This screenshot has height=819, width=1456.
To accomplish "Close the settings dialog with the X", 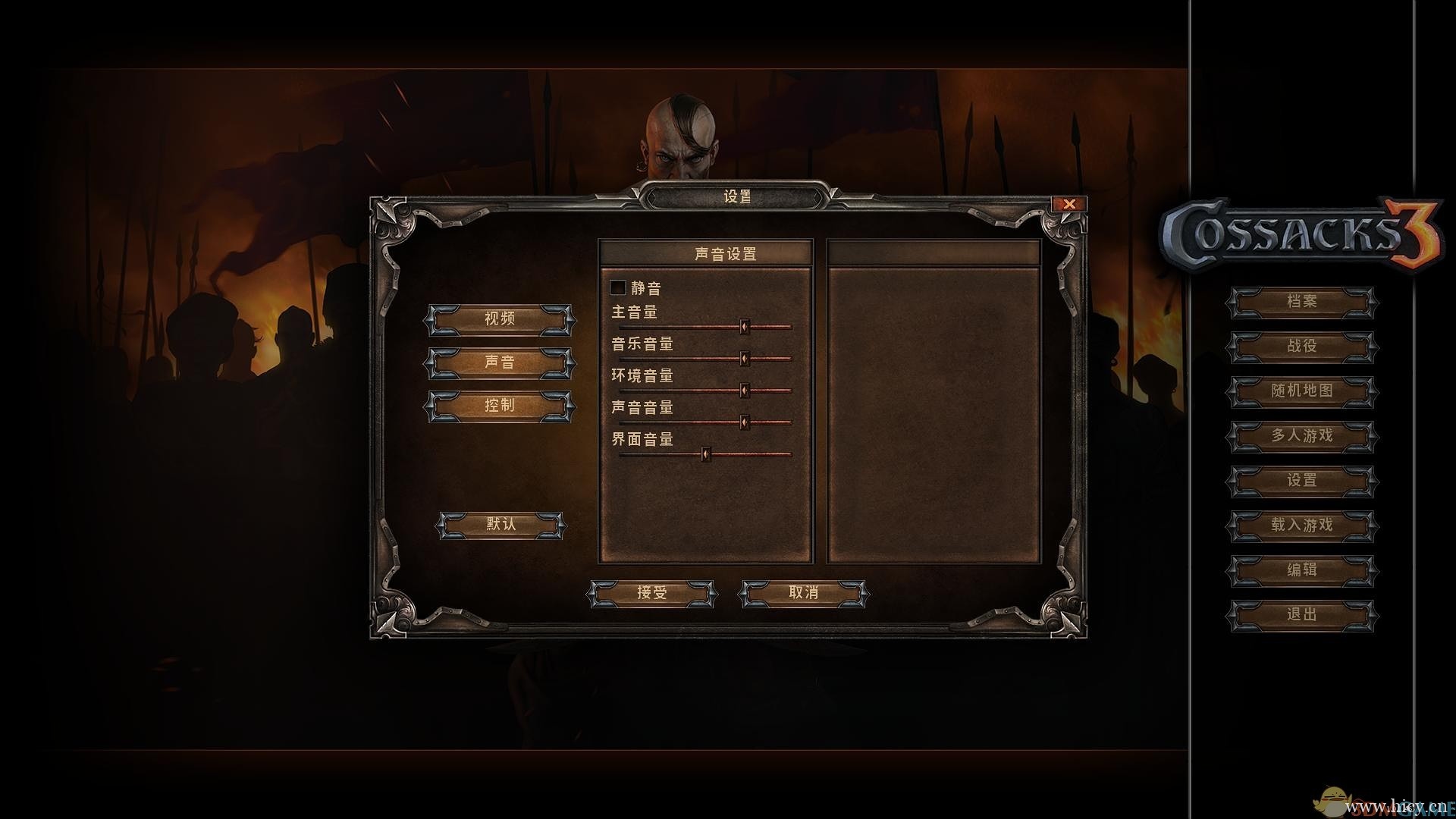I will (x=1069, y=203).
